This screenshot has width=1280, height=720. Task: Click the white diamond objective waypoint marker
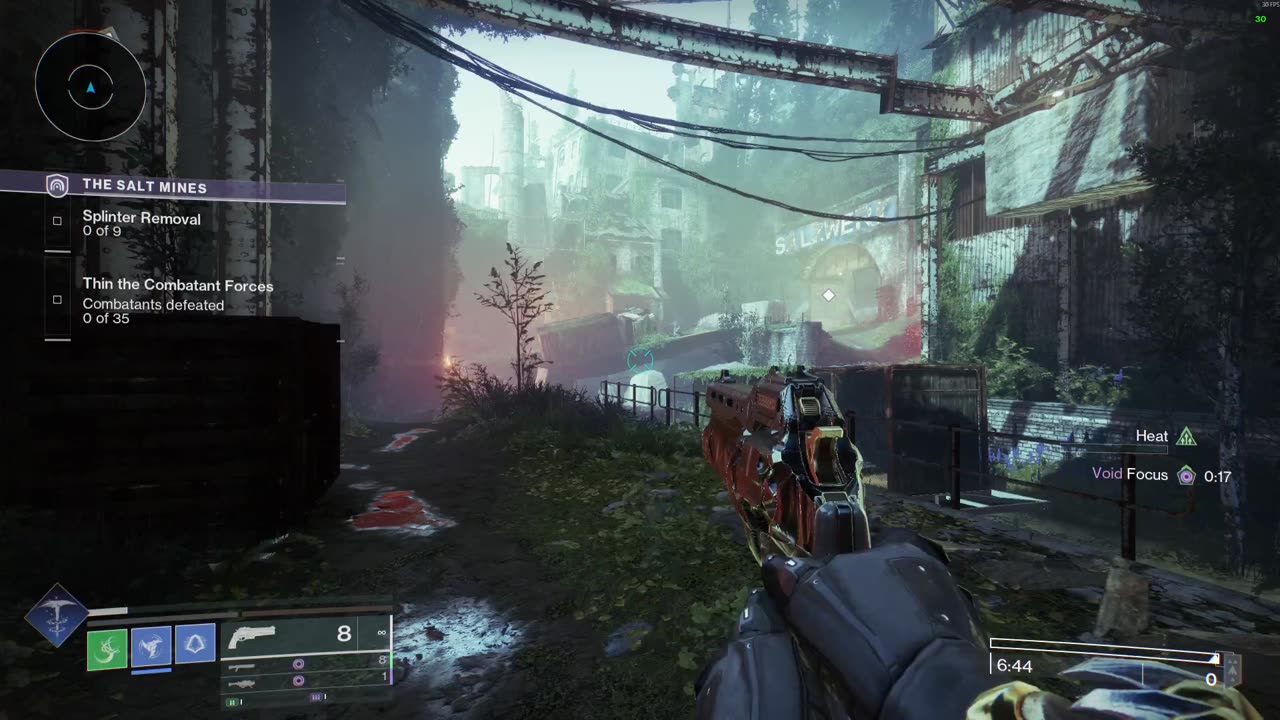pyautogui.click(x=828, y=295)
